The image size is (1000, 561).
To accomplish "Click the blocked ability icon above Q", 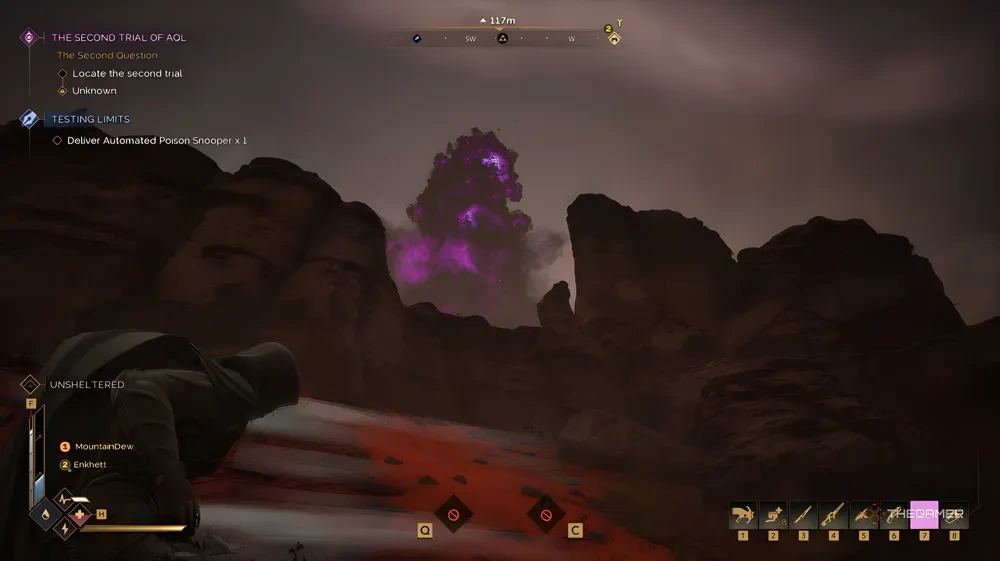I will point(453,514).
